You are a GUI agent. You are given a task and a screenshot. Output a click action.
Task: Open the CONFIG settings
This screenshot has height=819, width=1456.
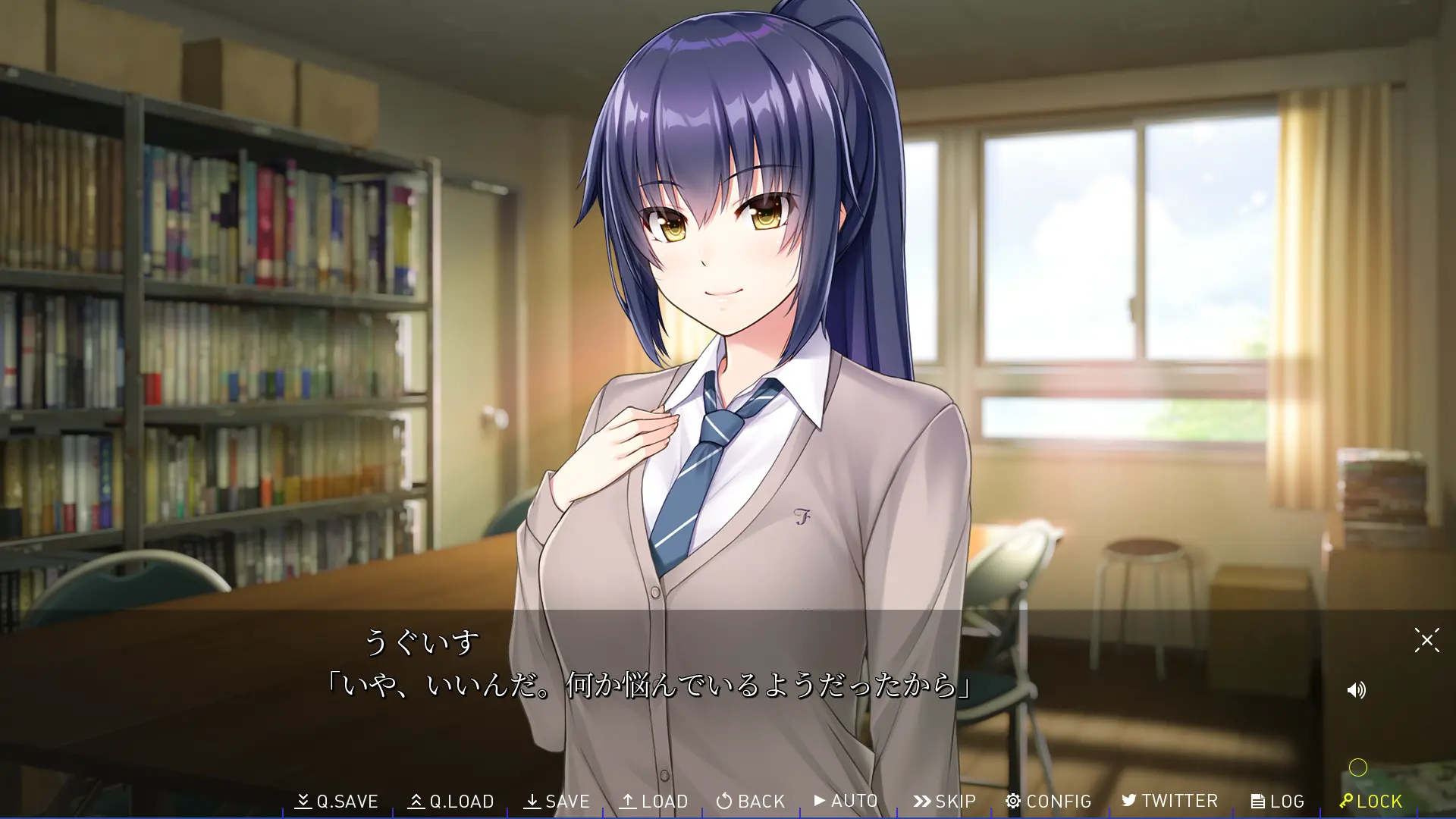point(1048,801)
